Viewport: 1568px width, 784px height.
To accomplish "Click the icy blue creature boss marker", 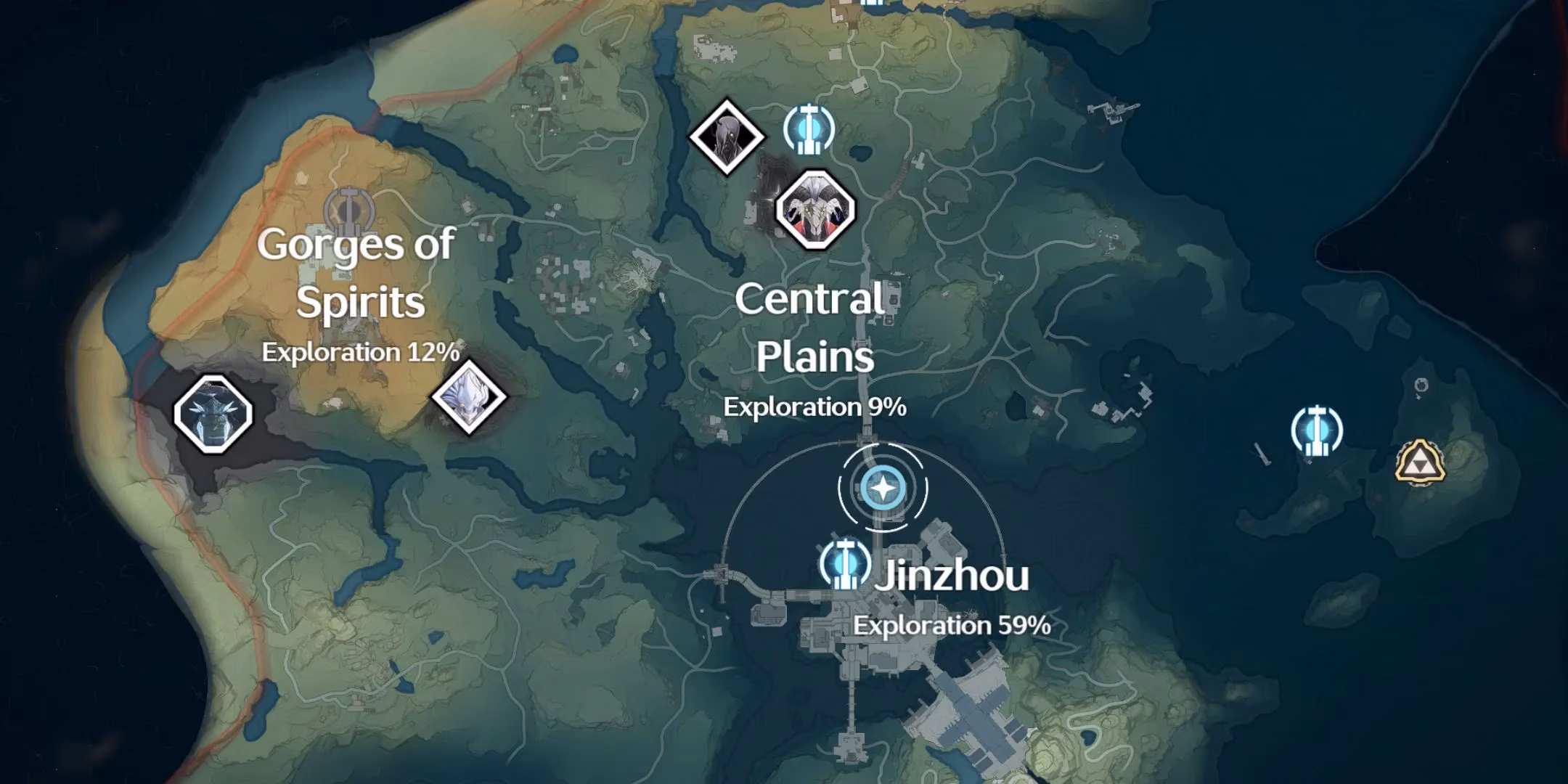I will [x=213, y=415].
